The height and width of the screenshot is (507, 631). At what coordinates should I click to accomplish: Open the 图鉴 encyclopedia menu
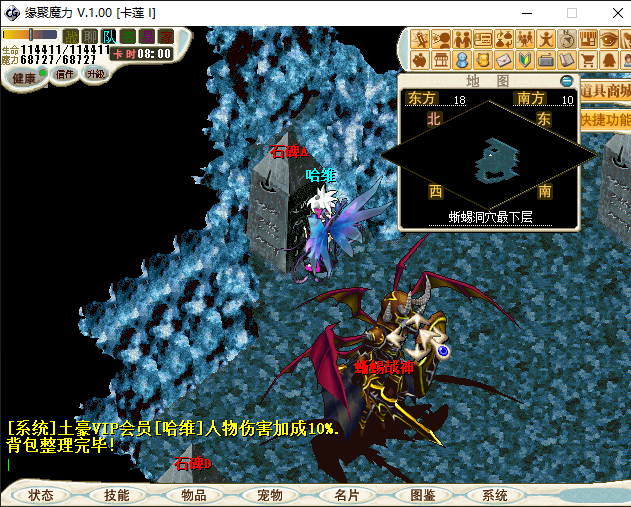pyautogui.click(x=422, y=495)
